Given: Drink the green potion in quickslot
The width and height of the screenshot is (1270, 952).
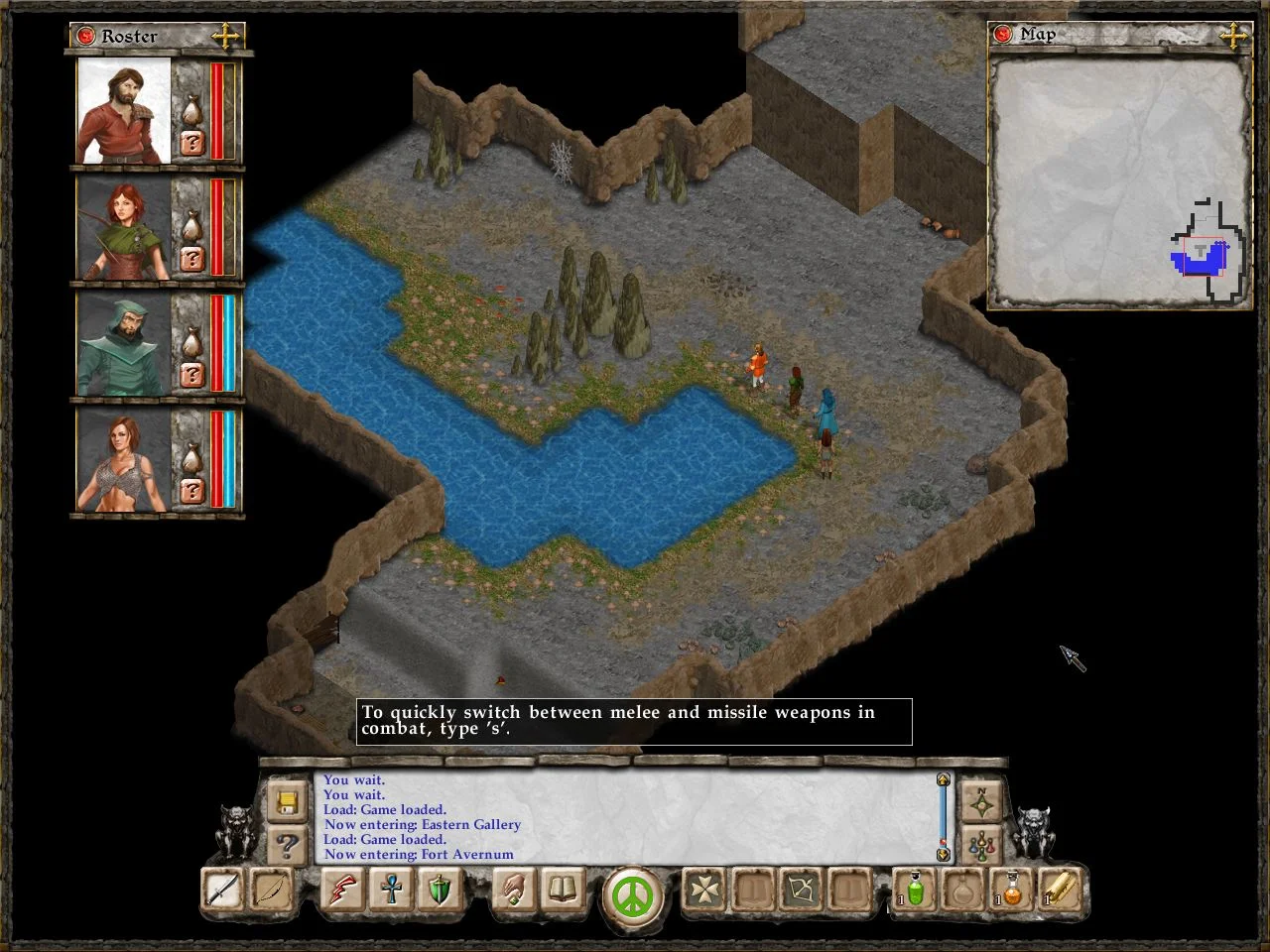Looking at the screenshot, I should [x=914, y=891].
